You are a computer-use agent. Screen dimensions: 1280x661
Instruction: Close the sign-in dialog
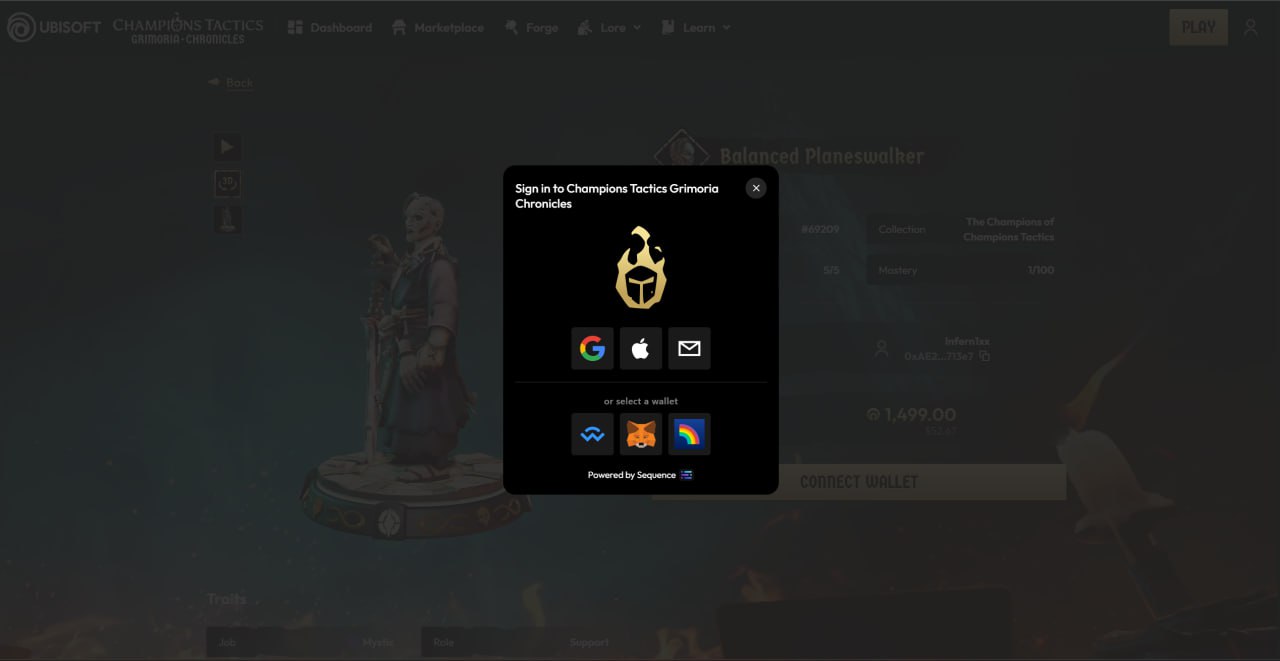point(756,188)
